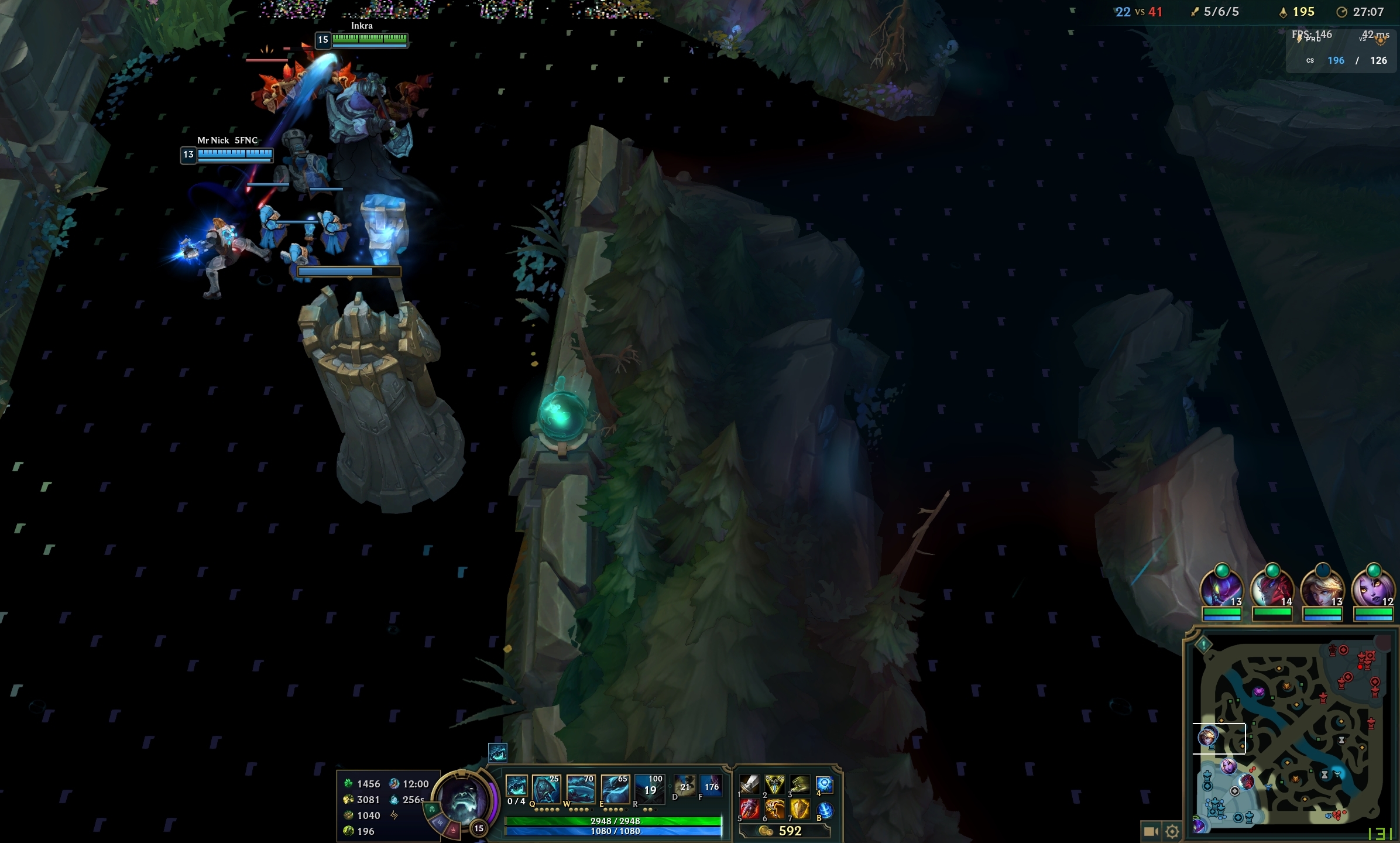The height and width of the screenshot is (843, 1400).
Task: Select the golden shield item in slot 7
Action: [799, 809]
